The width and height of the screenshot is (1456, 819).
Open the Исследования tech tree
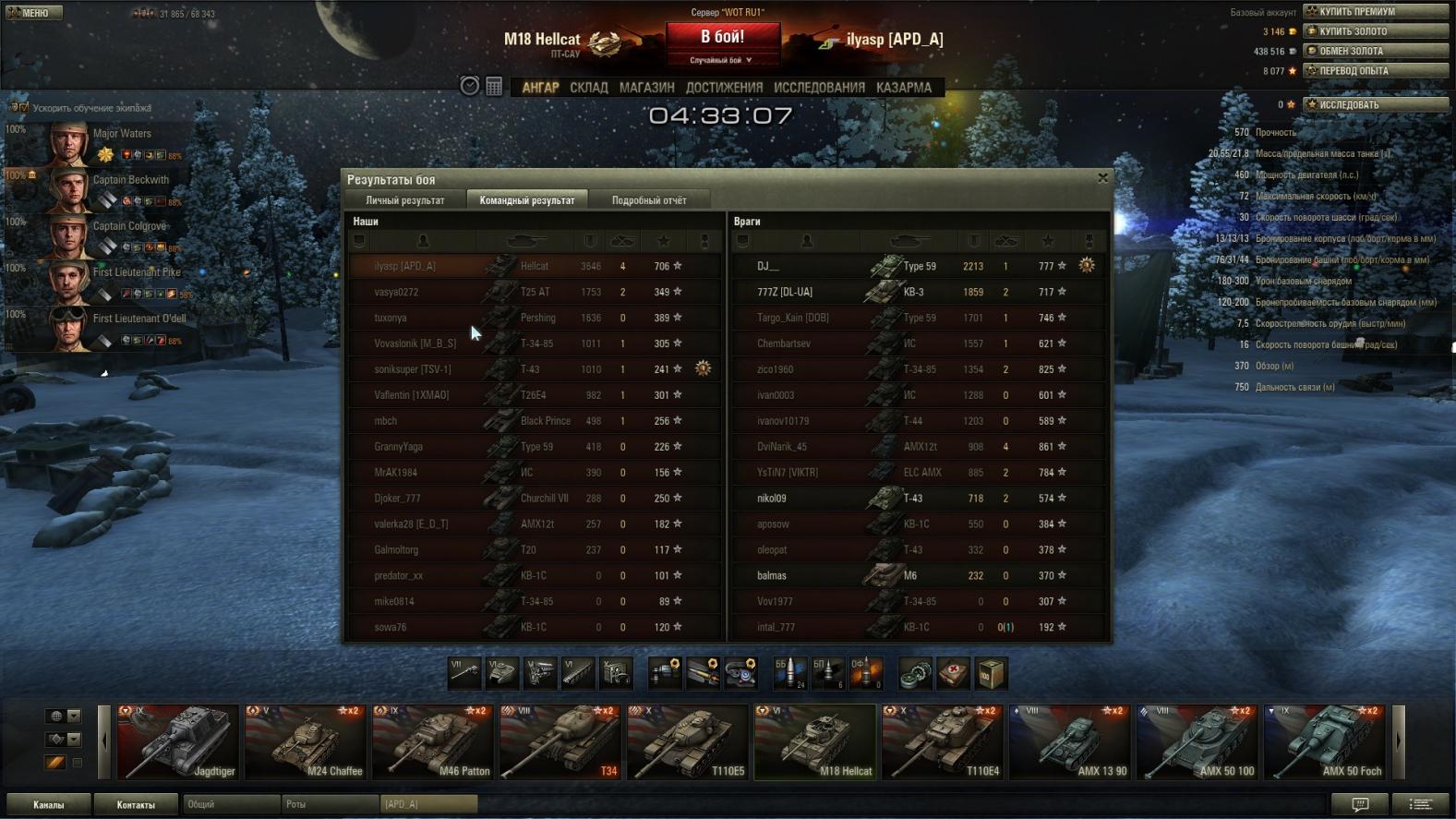pyautogui.click(x=819, y=88)
